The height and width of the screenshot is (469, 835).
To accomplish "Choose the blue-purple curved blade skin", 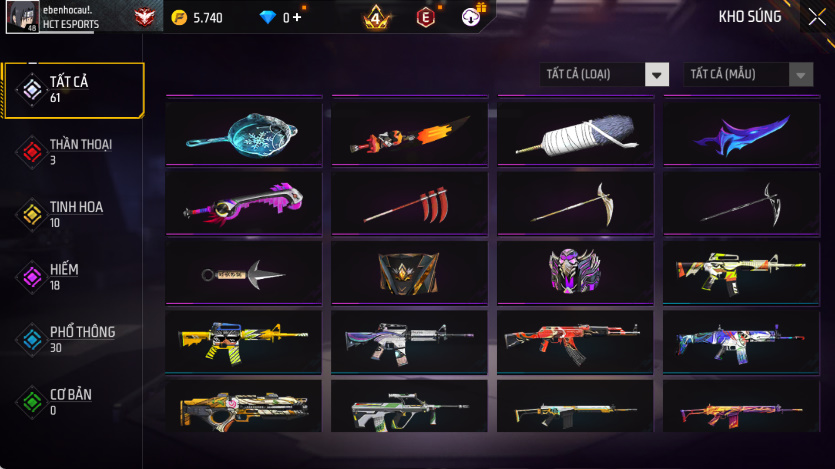I will [741, 133].
